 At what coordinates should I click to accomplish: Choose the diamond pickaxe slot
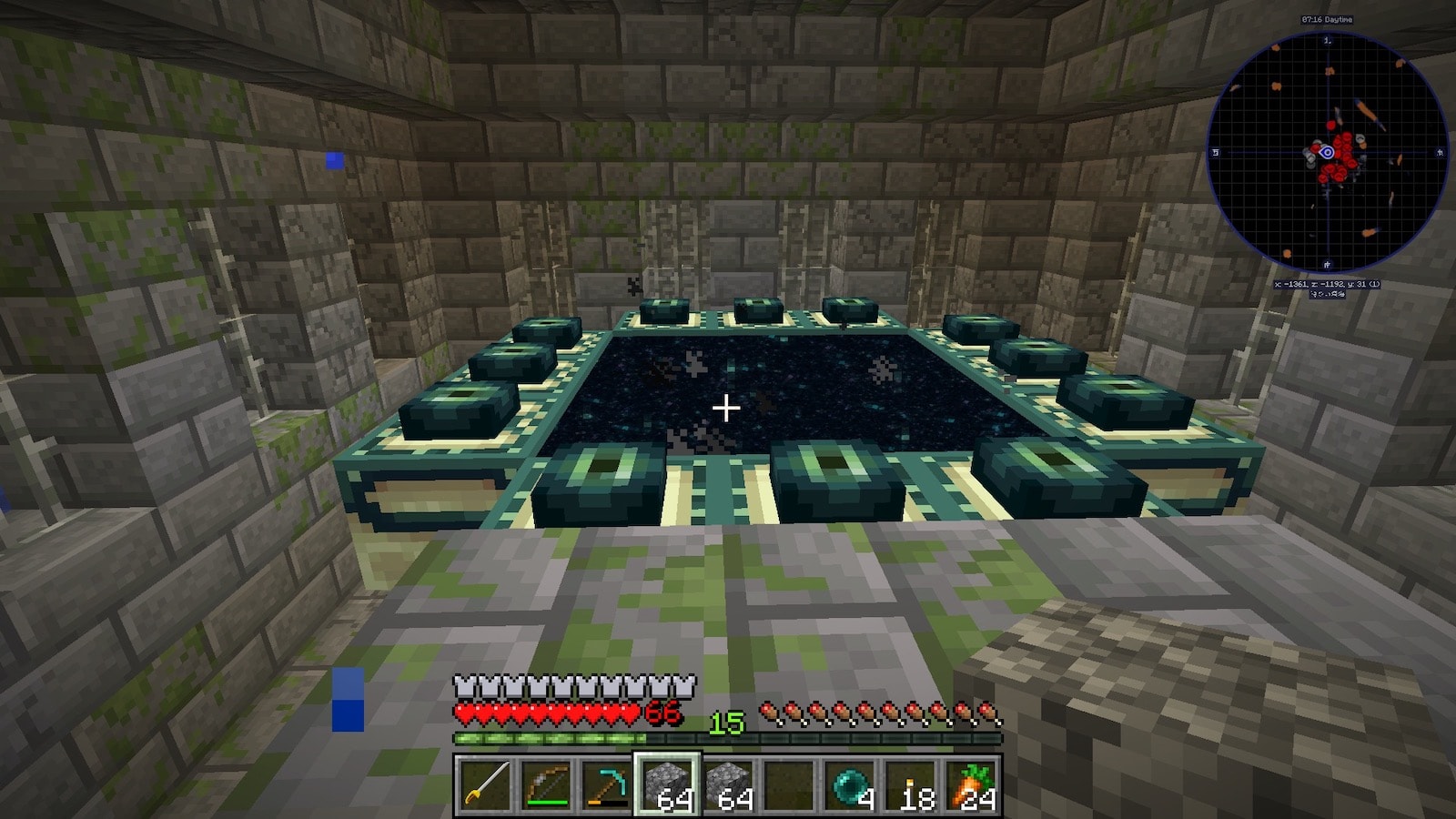point(606,784)
